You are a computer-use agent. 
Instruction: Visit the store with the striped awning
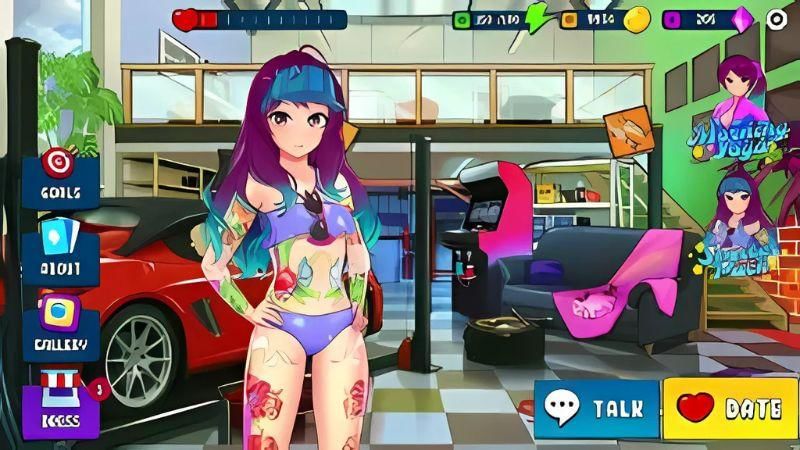(x=60, y=398)
